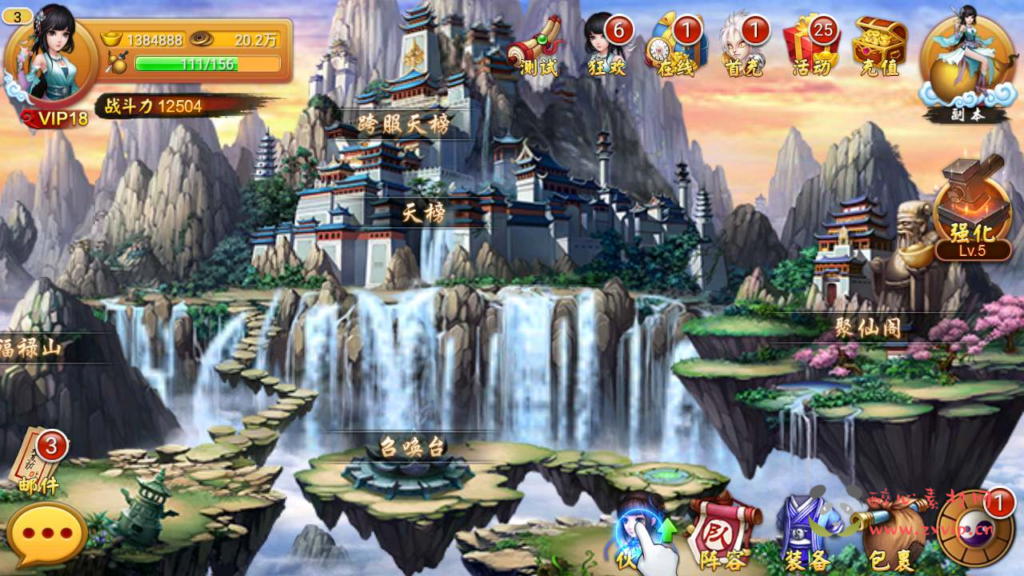Go to the 聚仙阁 pavilion
1024x576 pixels.
pos(868,328)
